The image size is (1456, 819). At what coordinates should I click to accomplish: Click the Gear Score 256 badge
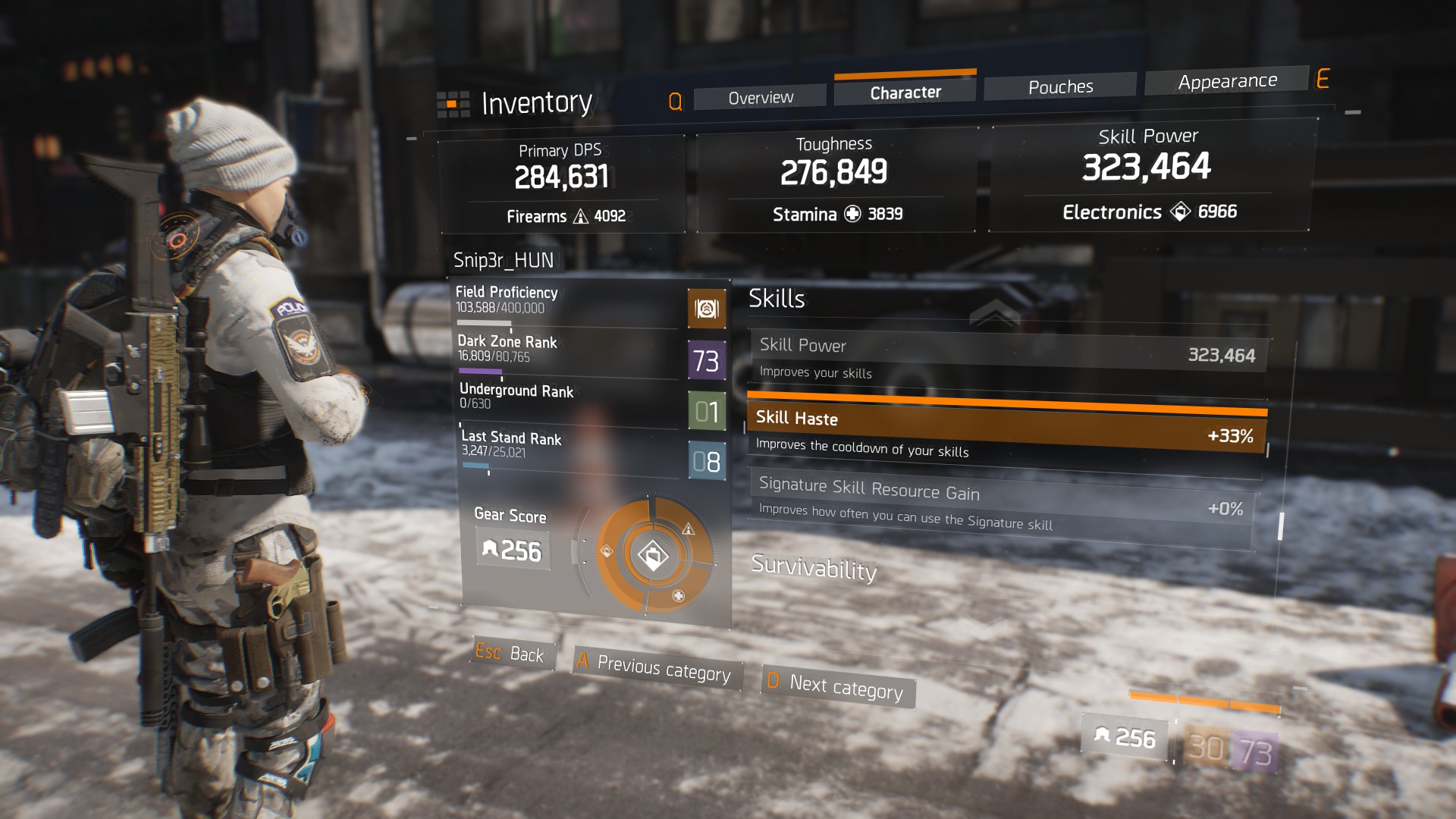[x=513, y=549]
